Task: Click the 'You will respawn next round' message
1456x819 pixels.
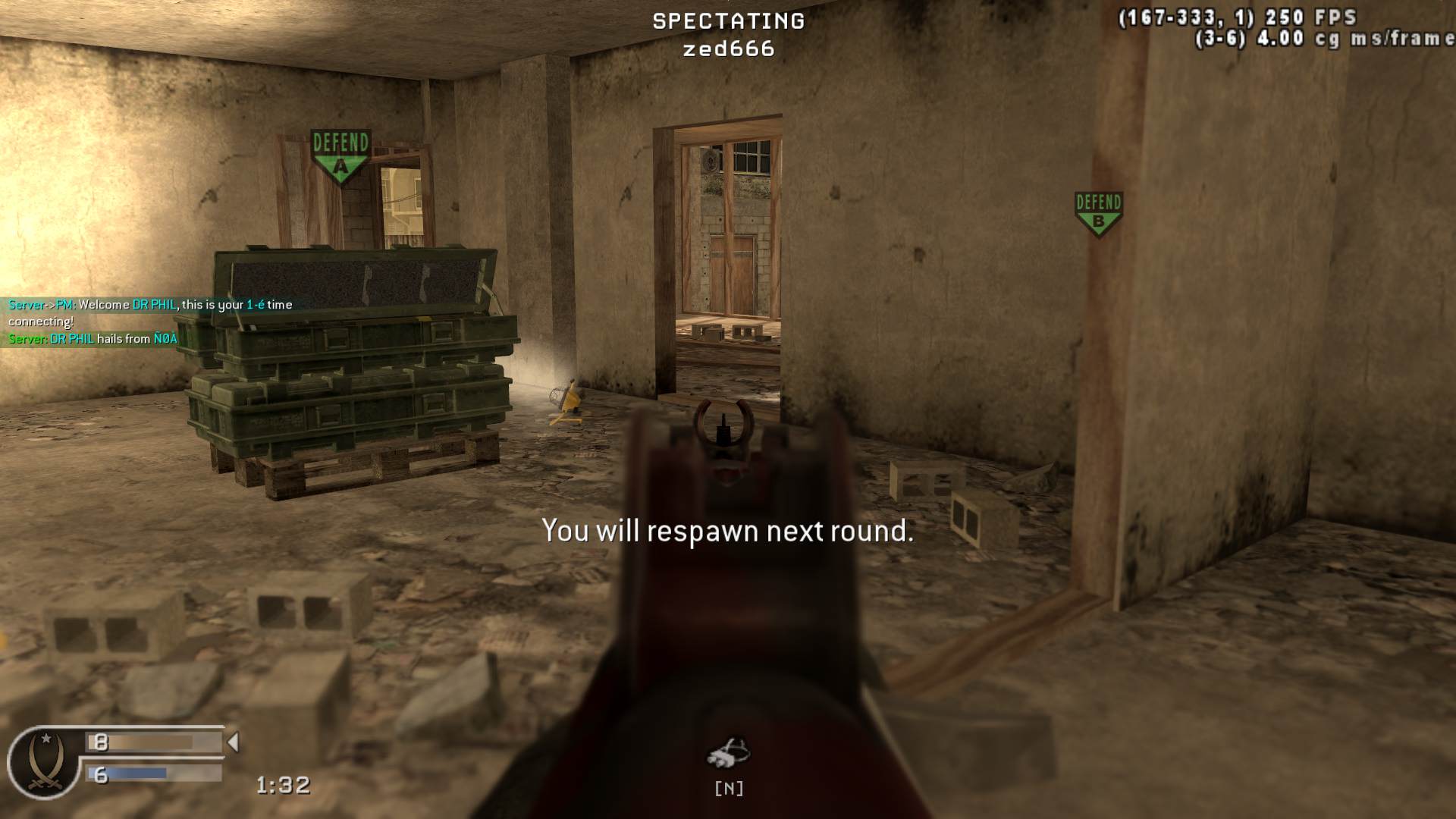Action: point(728,532)
